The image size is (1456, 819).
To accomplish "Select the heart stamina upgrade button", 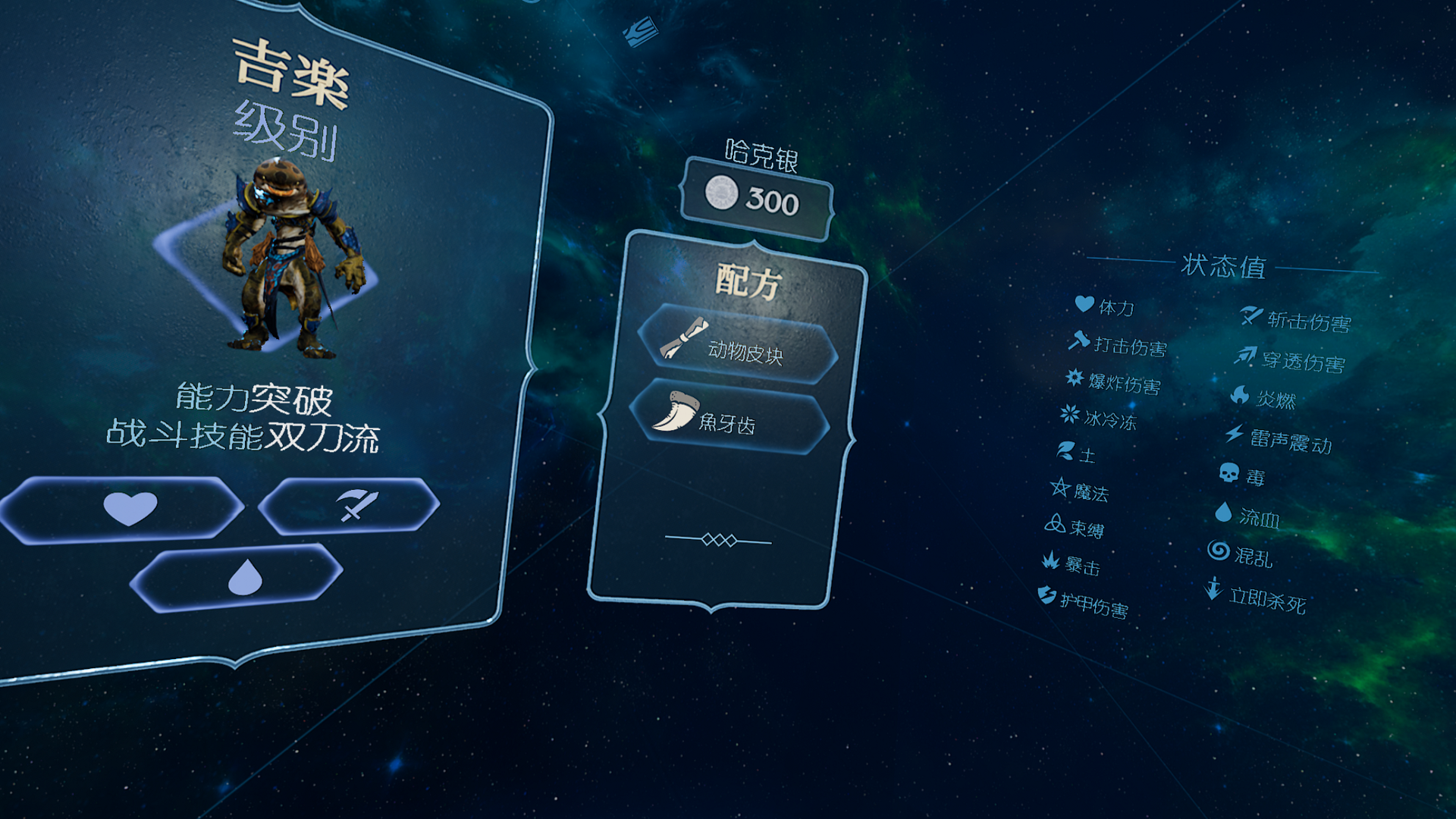I will point(125,508).
